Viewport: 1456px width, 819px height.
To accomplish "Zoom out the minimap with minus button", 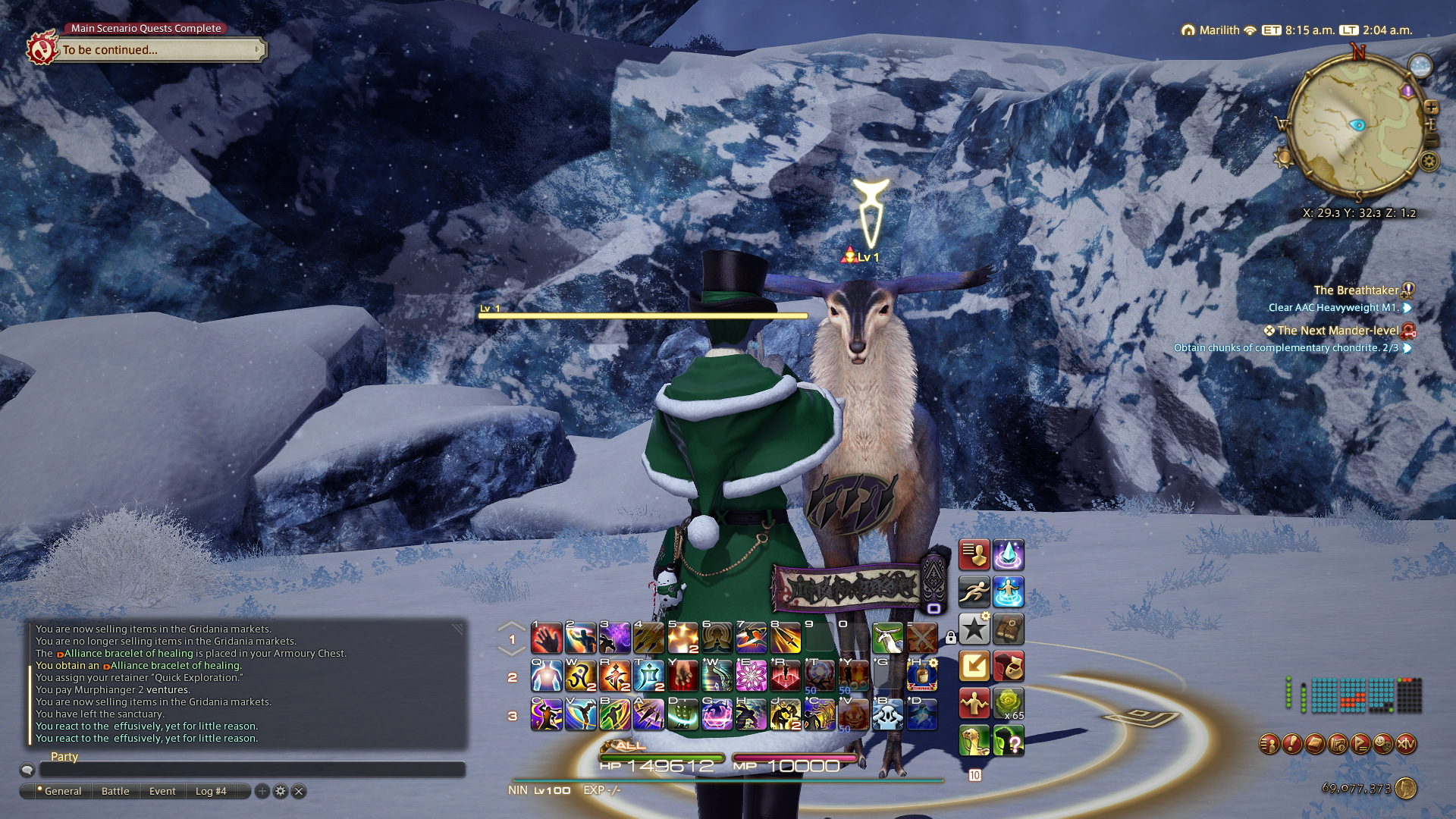I will (1431, 141).
